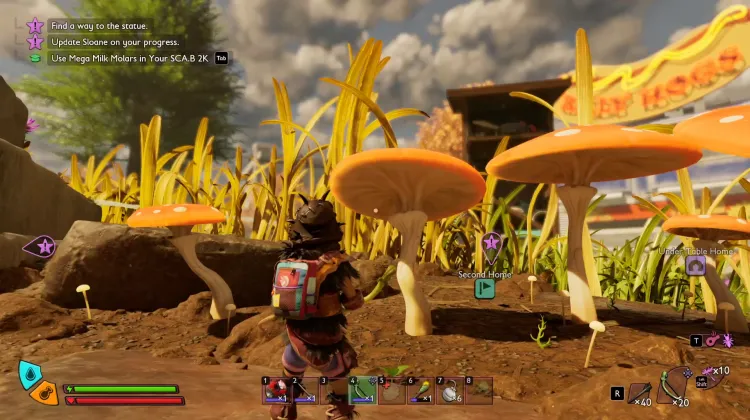Choose the highlighted bow in hotbar slot 4
This screenshot has width=750, height=420.
point(362,390)
